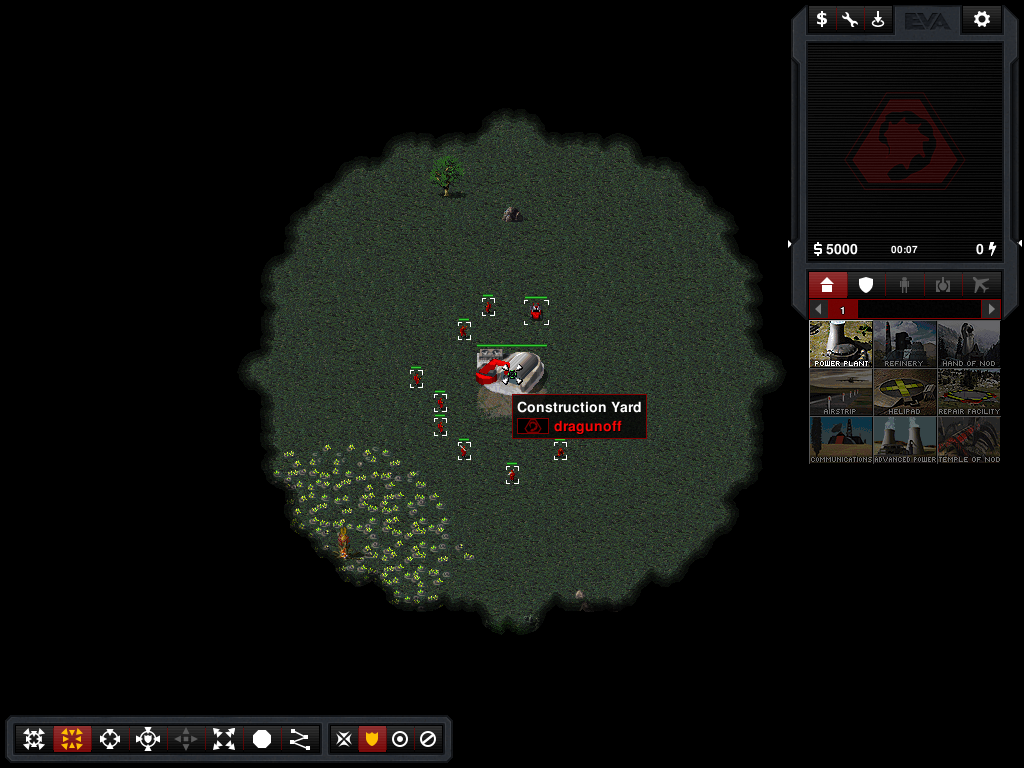The image size is (1024, 768).
Task: Pick Temple of Nod from build palette
Action: 968,440
